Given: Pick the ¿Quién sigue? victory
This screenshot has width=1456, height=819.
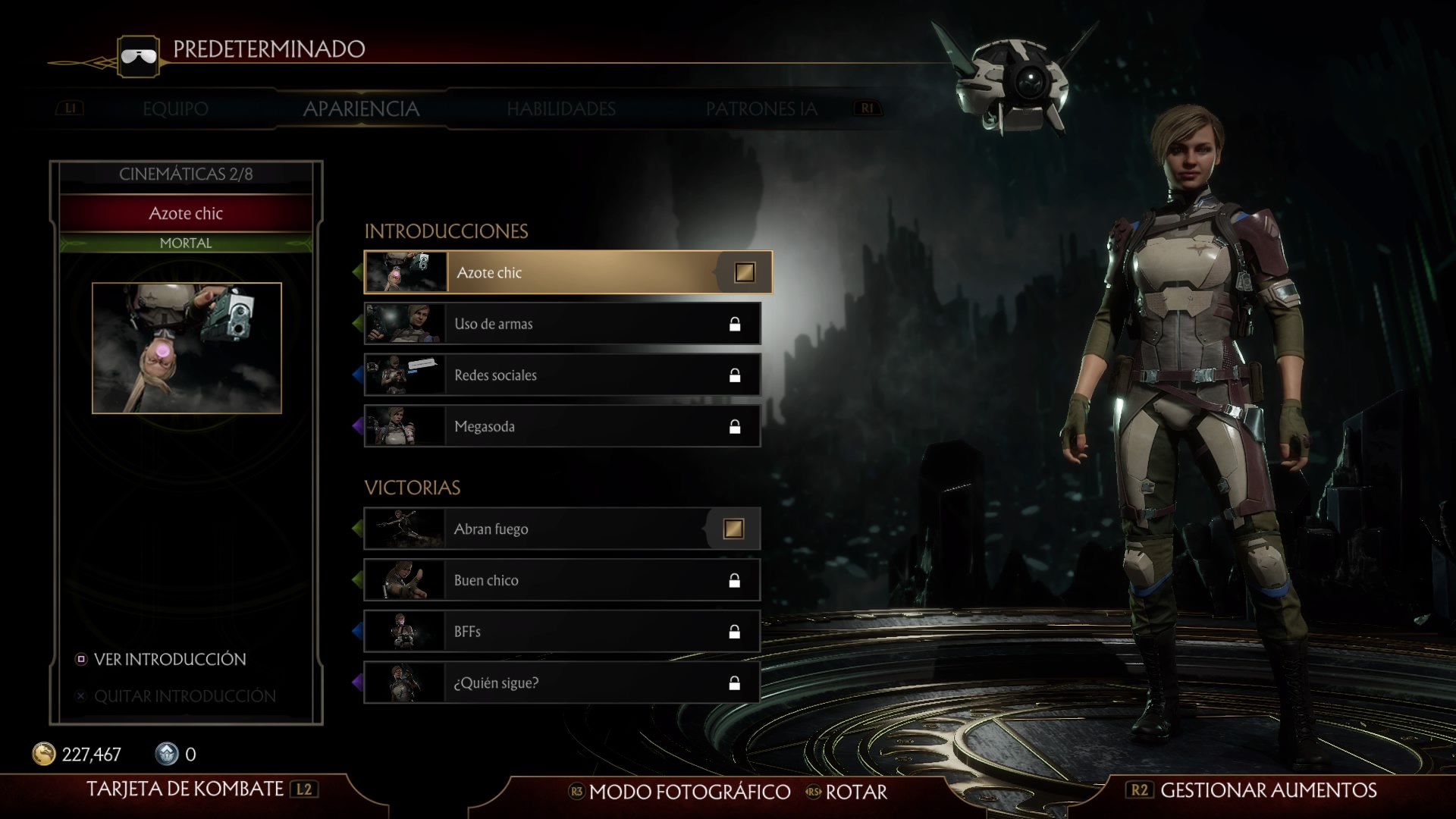Looking at the screenshot, I should (x=562, y=682).
